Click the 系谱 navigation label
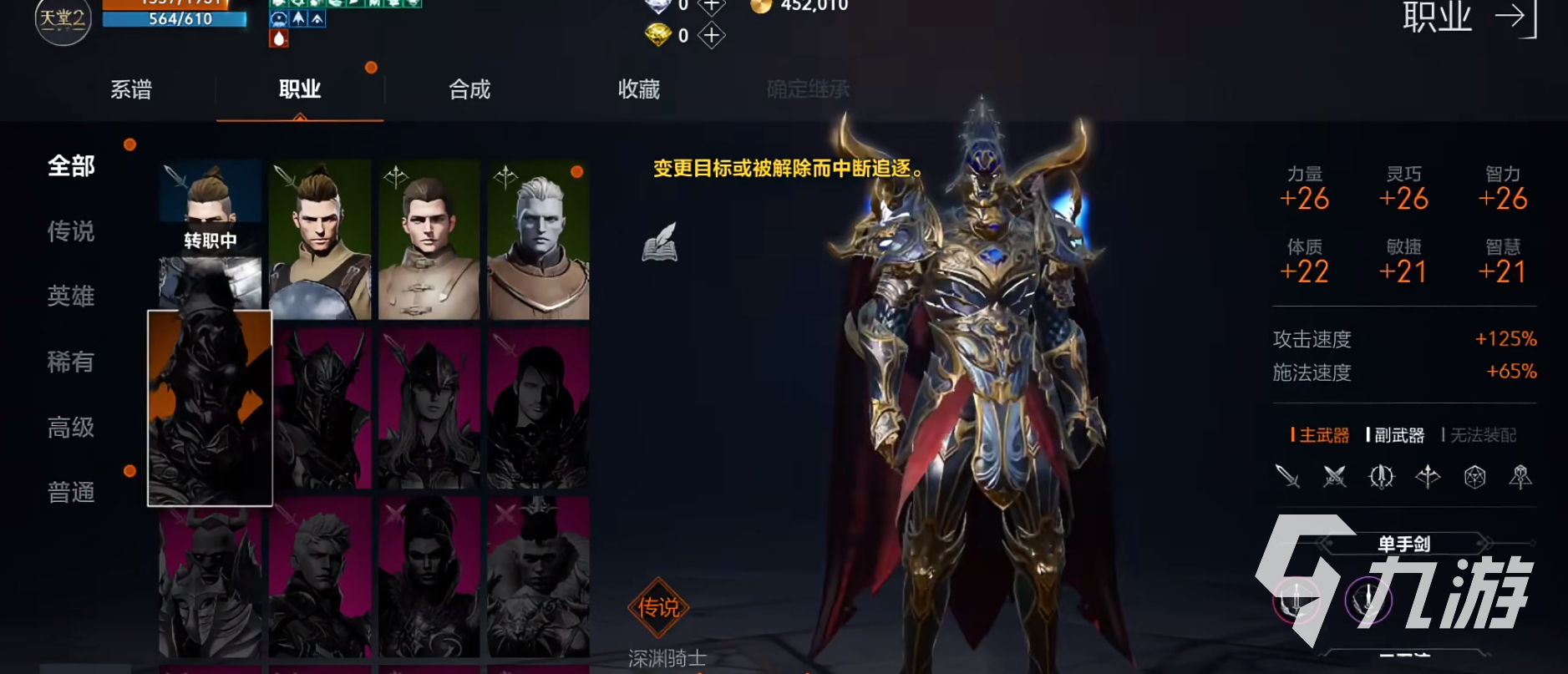 131,89
